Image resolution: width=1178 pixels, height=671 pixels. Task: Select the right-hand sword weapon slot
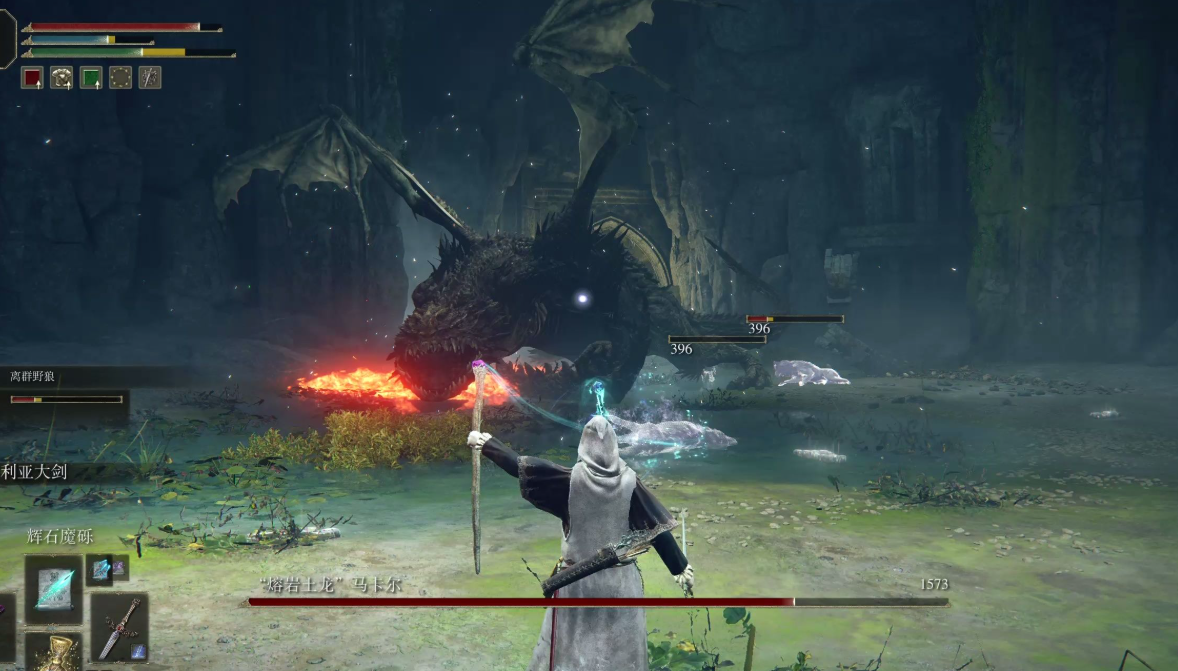coord(119,627)
